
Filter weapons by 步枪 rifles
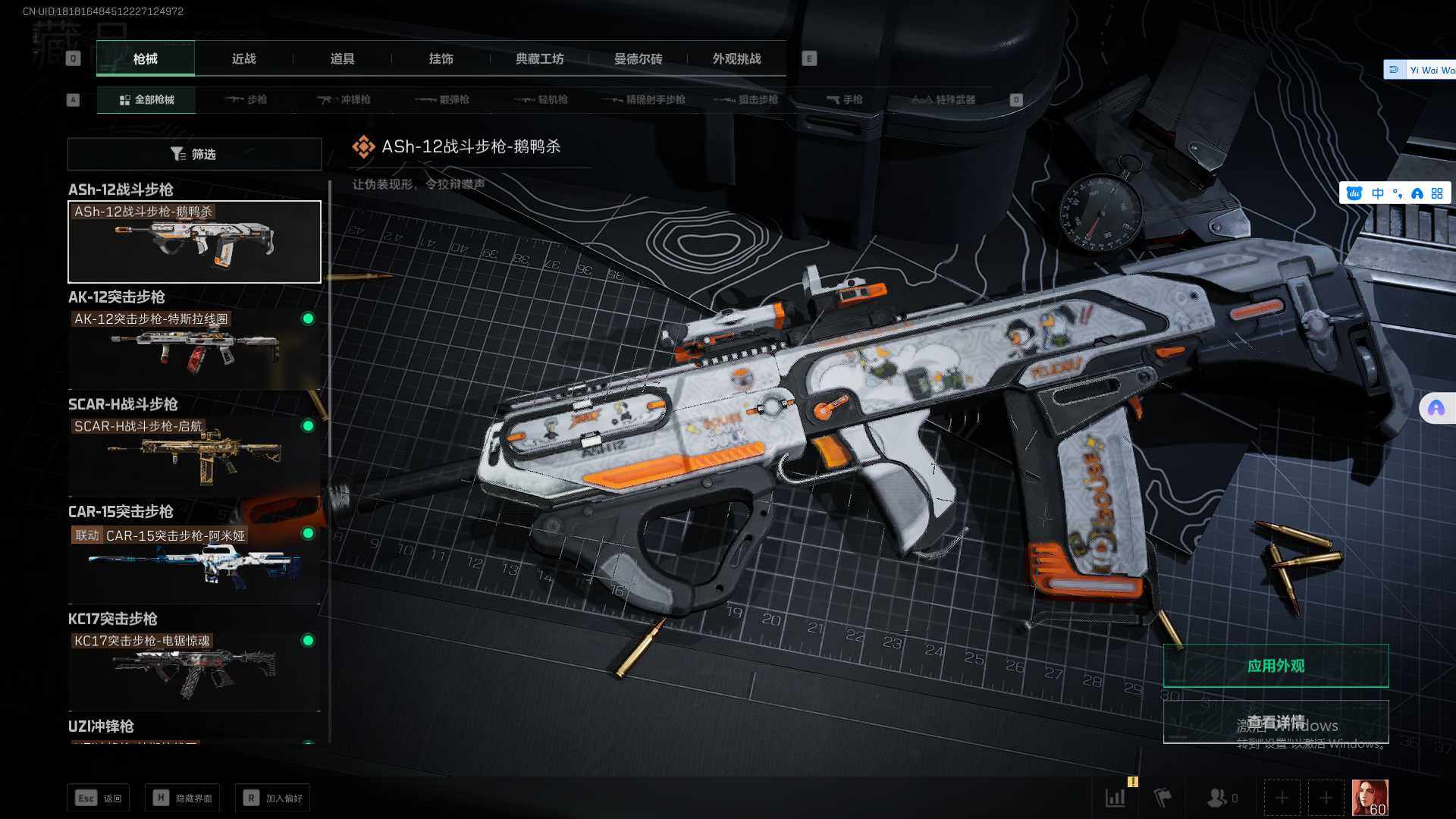tap(246, 99)
